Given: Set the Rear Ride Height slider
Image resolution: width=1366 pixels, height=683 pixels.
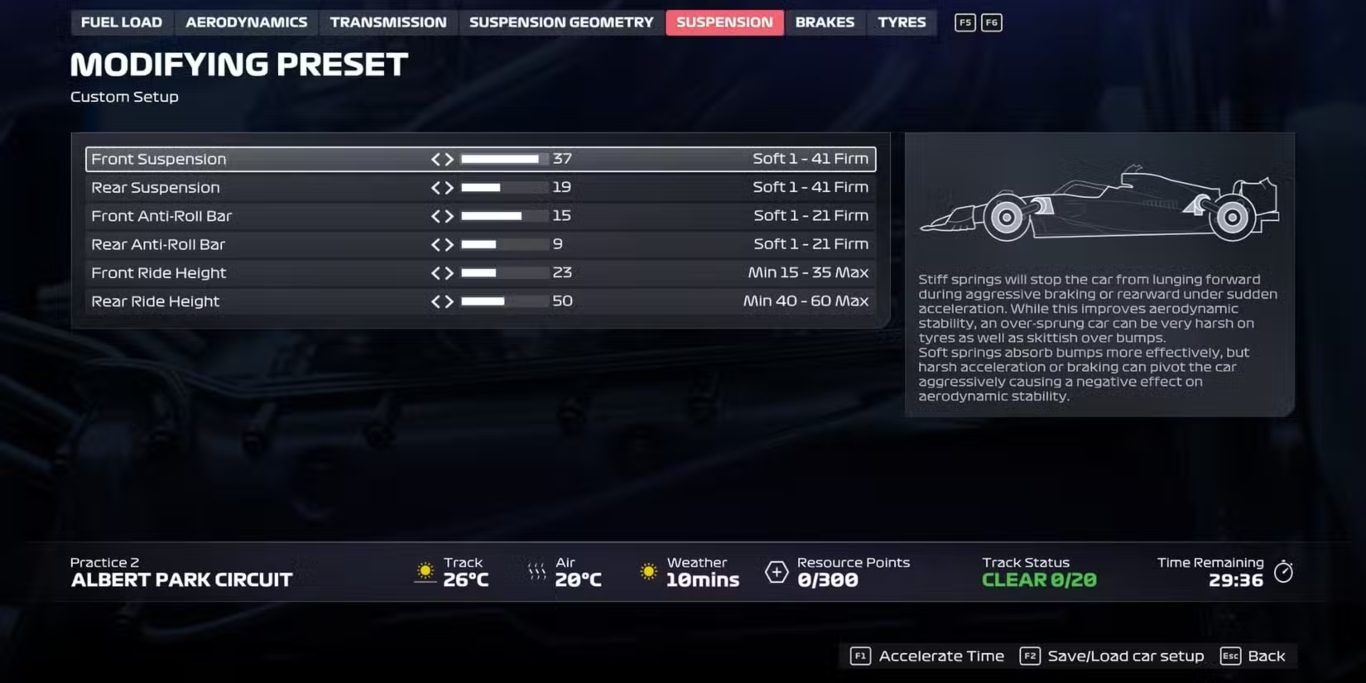Looking at the screenshot, I should pos(504,302).
